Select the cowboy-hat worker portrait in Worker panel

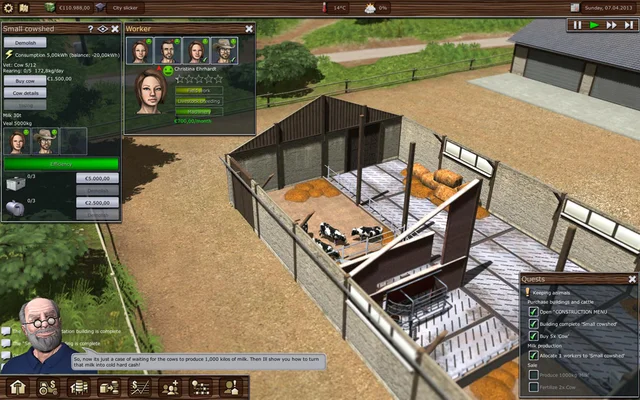[224, 51]
